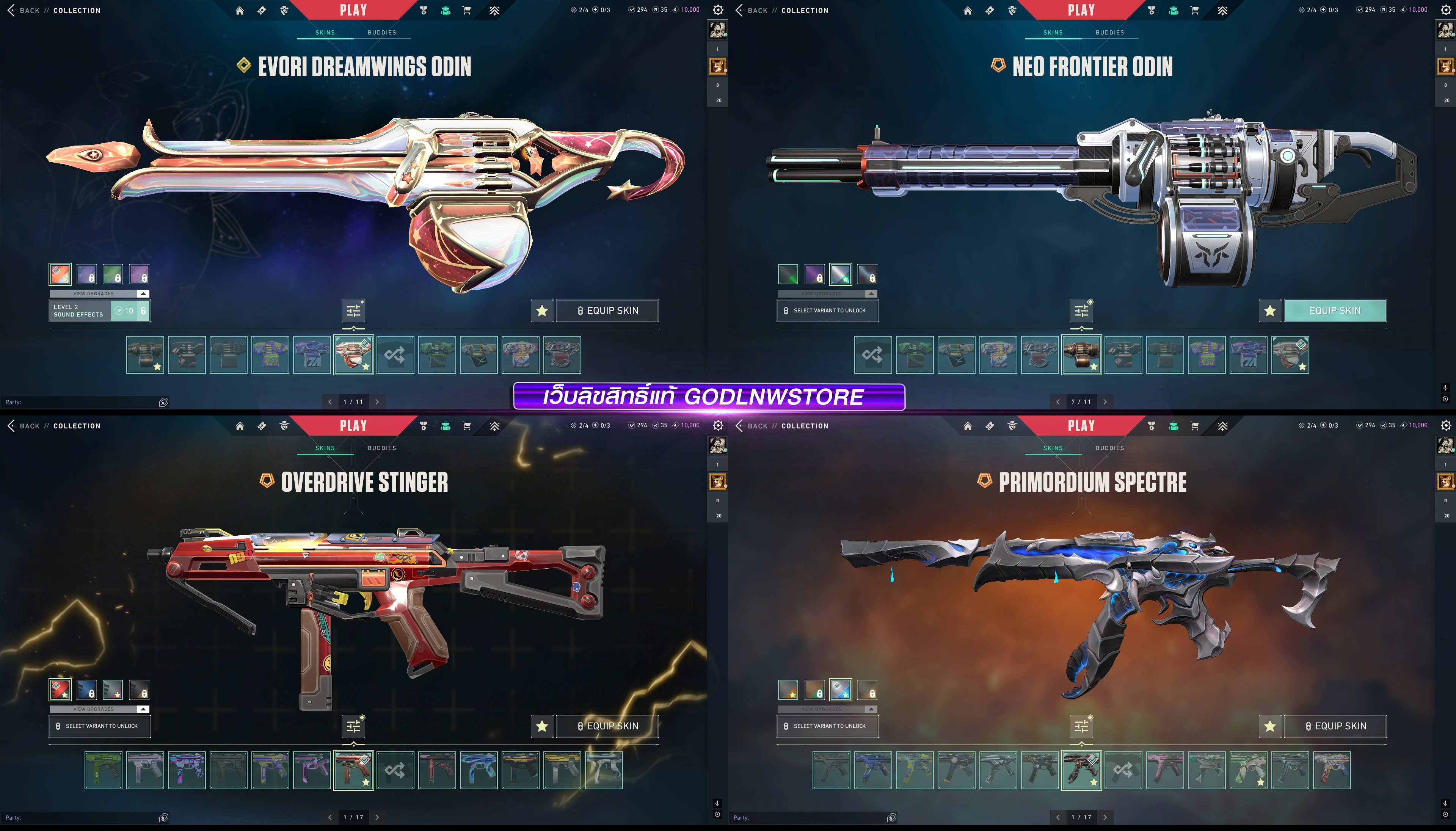Open the Buddies tab above Neo Frontier Odin

point(1109,33)
